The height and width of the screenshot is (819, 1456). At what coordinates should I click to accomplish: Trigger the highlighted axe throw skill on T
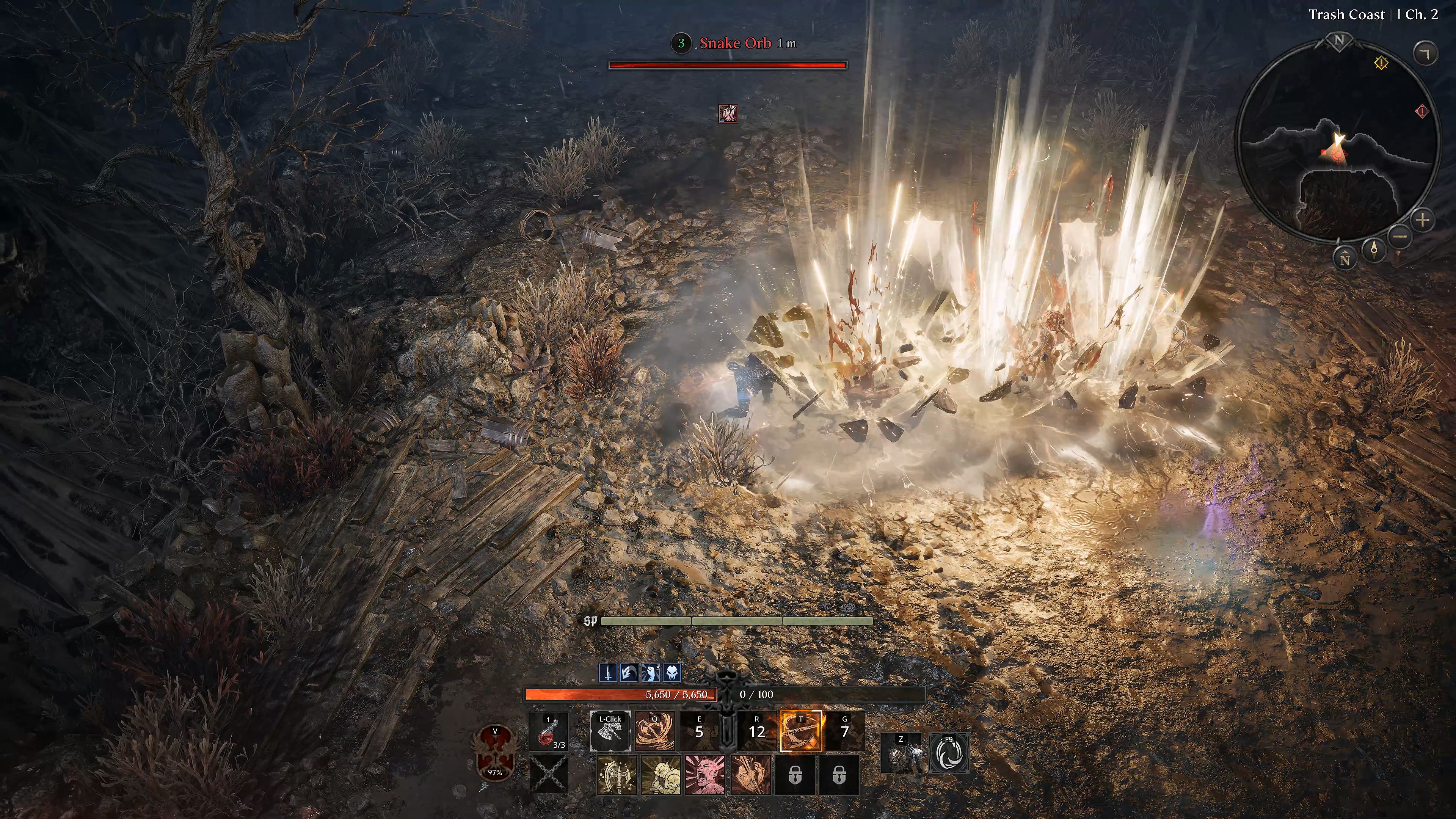800,731
